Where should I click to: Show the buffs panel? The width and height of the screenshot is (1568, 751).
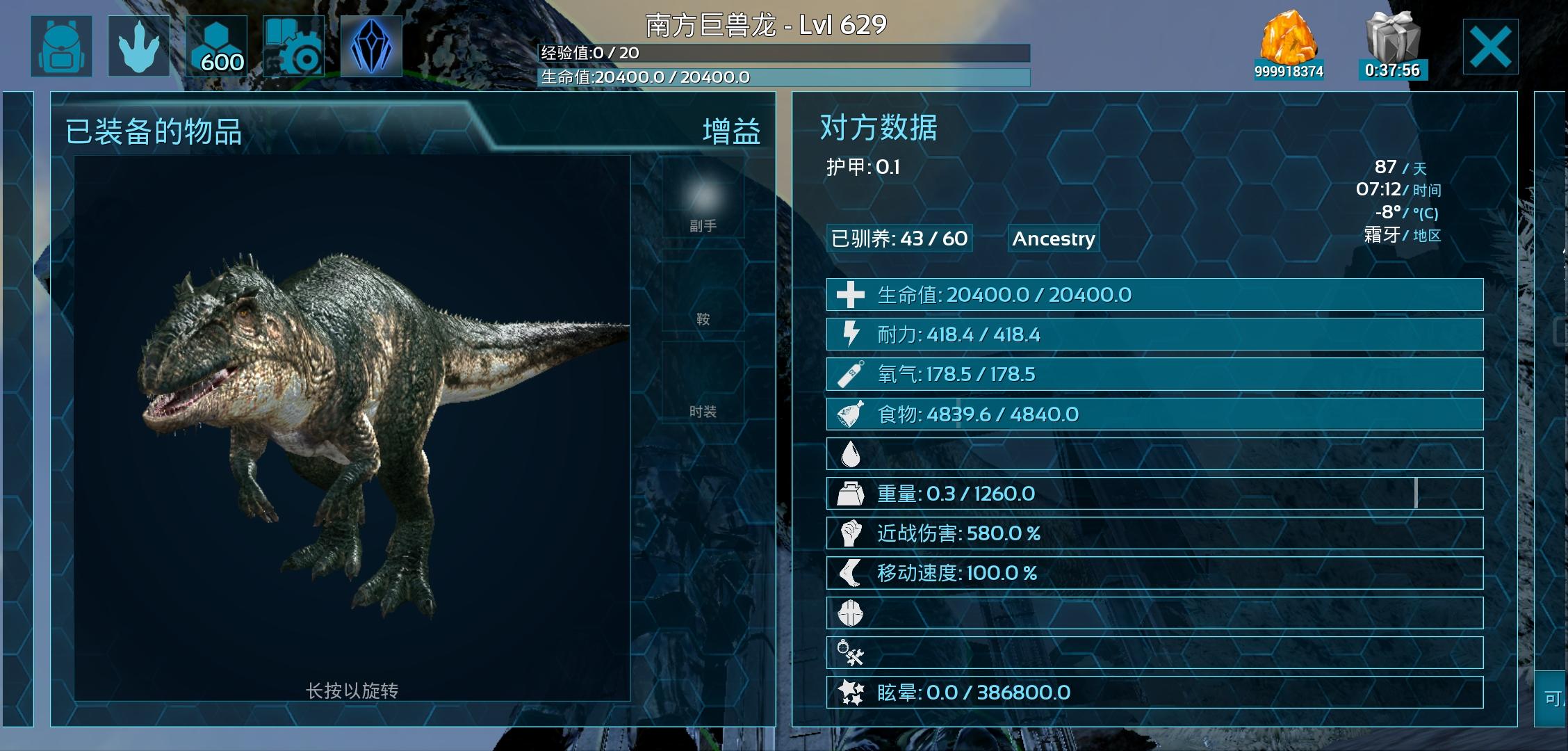[x=731, y=131]
